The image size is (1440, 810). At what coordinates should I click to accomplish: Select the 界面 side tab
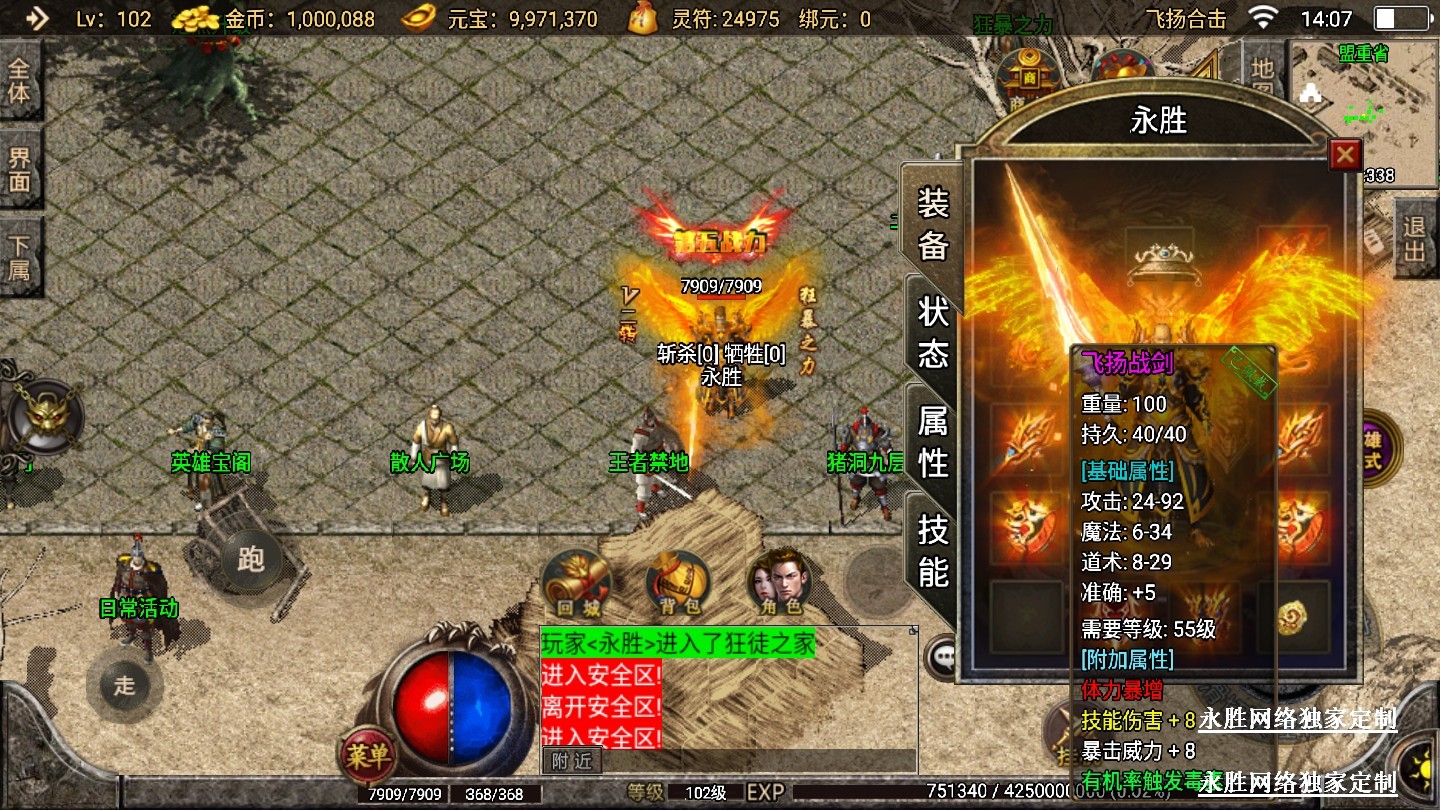click(20, 170)
